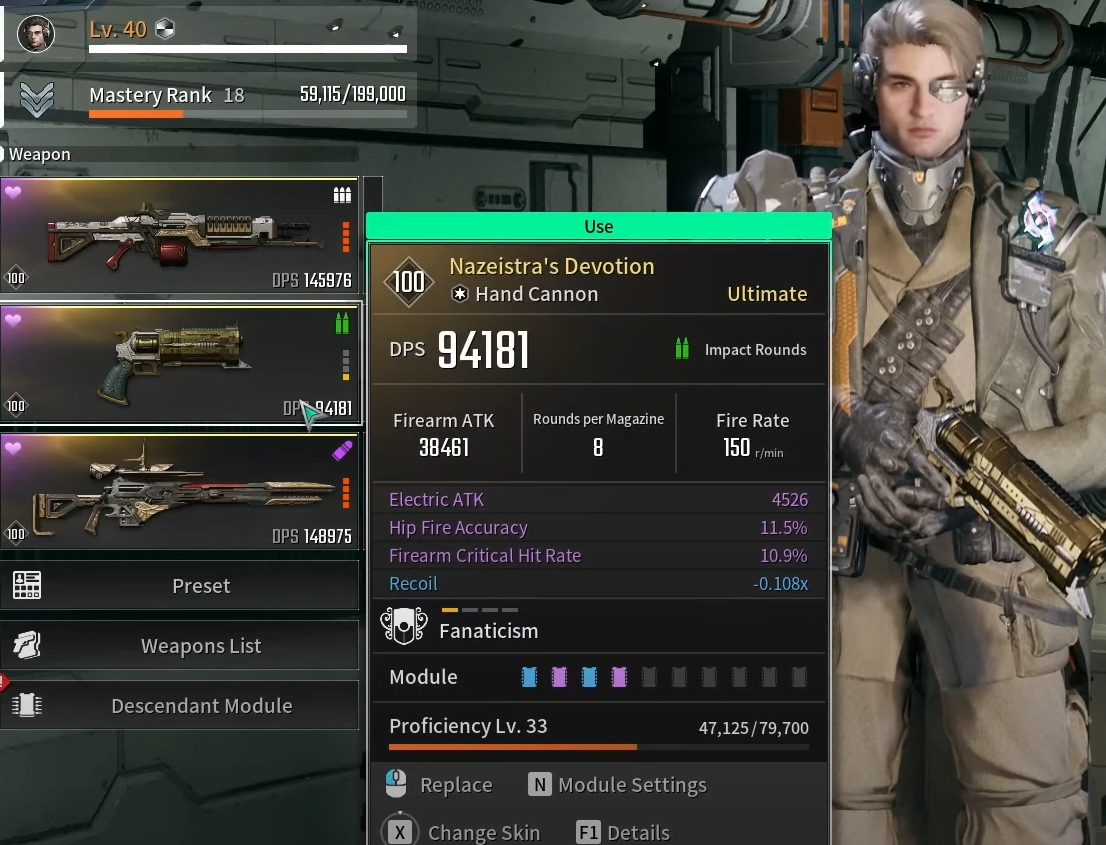Click the green Use button

tap(598, 227)
